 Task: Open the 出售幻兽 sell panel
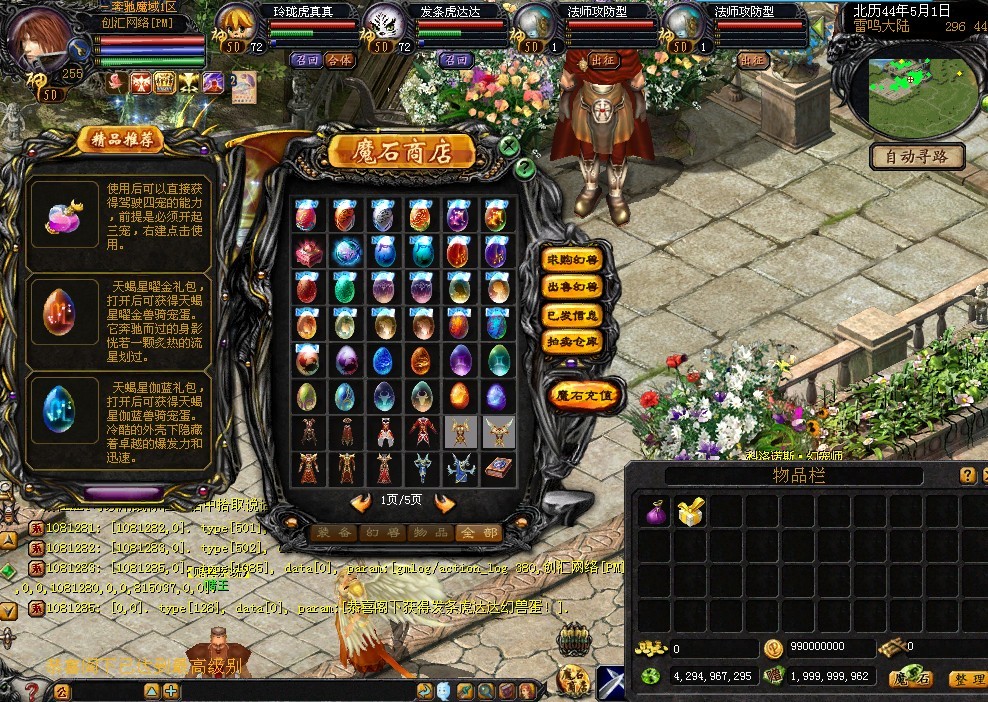[573, 287]
